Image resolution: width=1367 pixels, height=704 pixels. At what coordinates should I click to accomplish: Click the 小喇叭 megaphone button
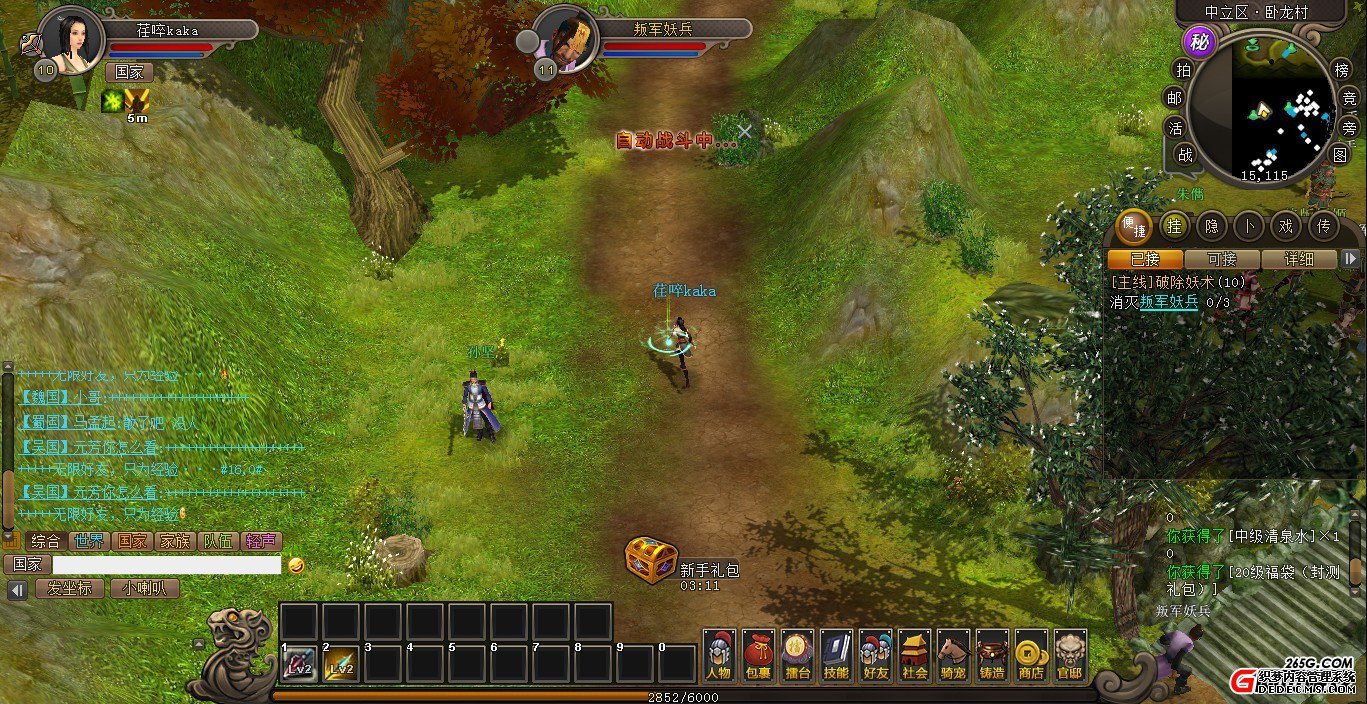145,589
